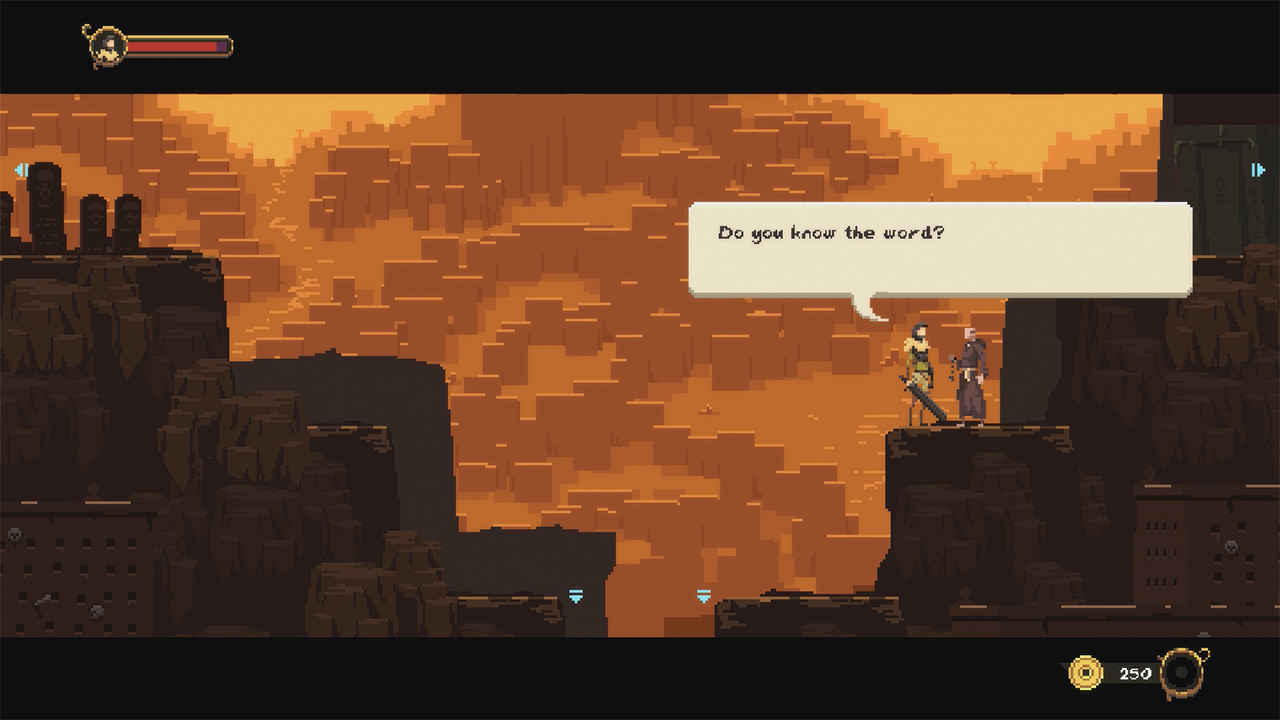Click the empty amulet slot icon

click(1183, 671)
